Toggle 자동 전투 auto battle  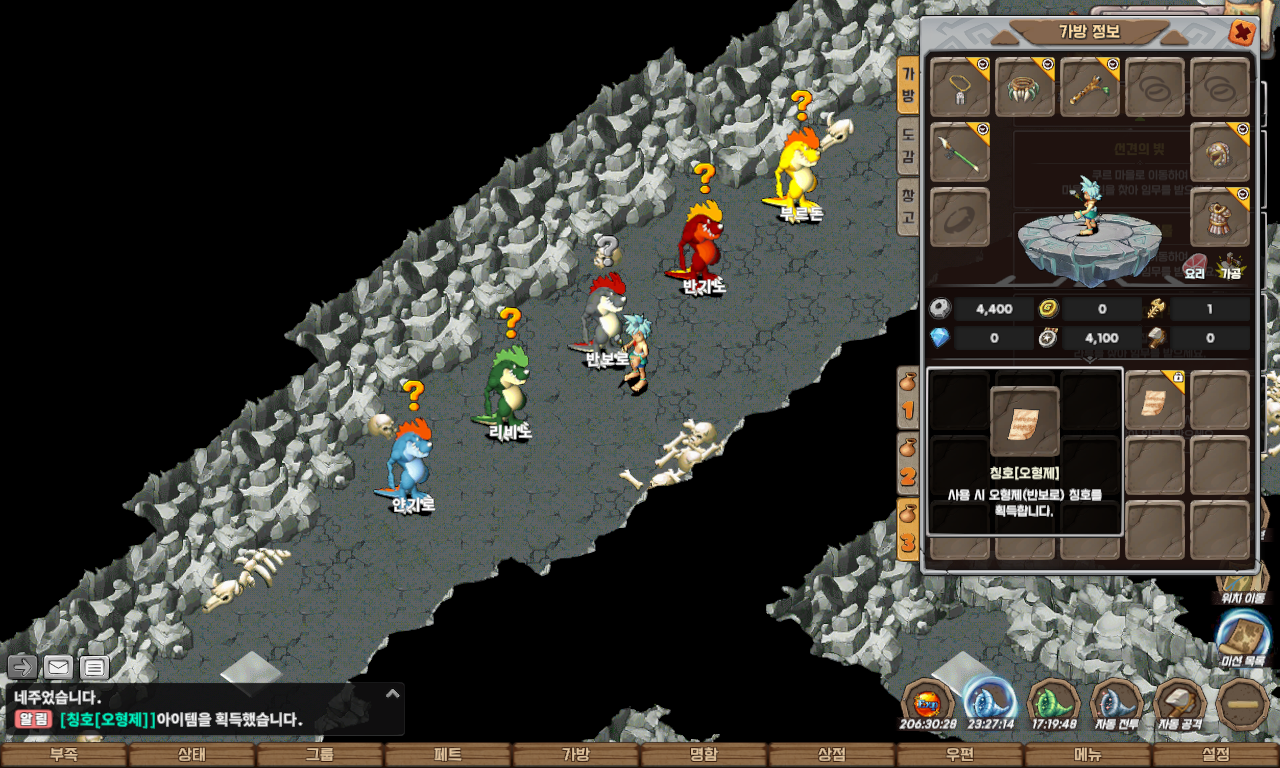[1116, 706]
